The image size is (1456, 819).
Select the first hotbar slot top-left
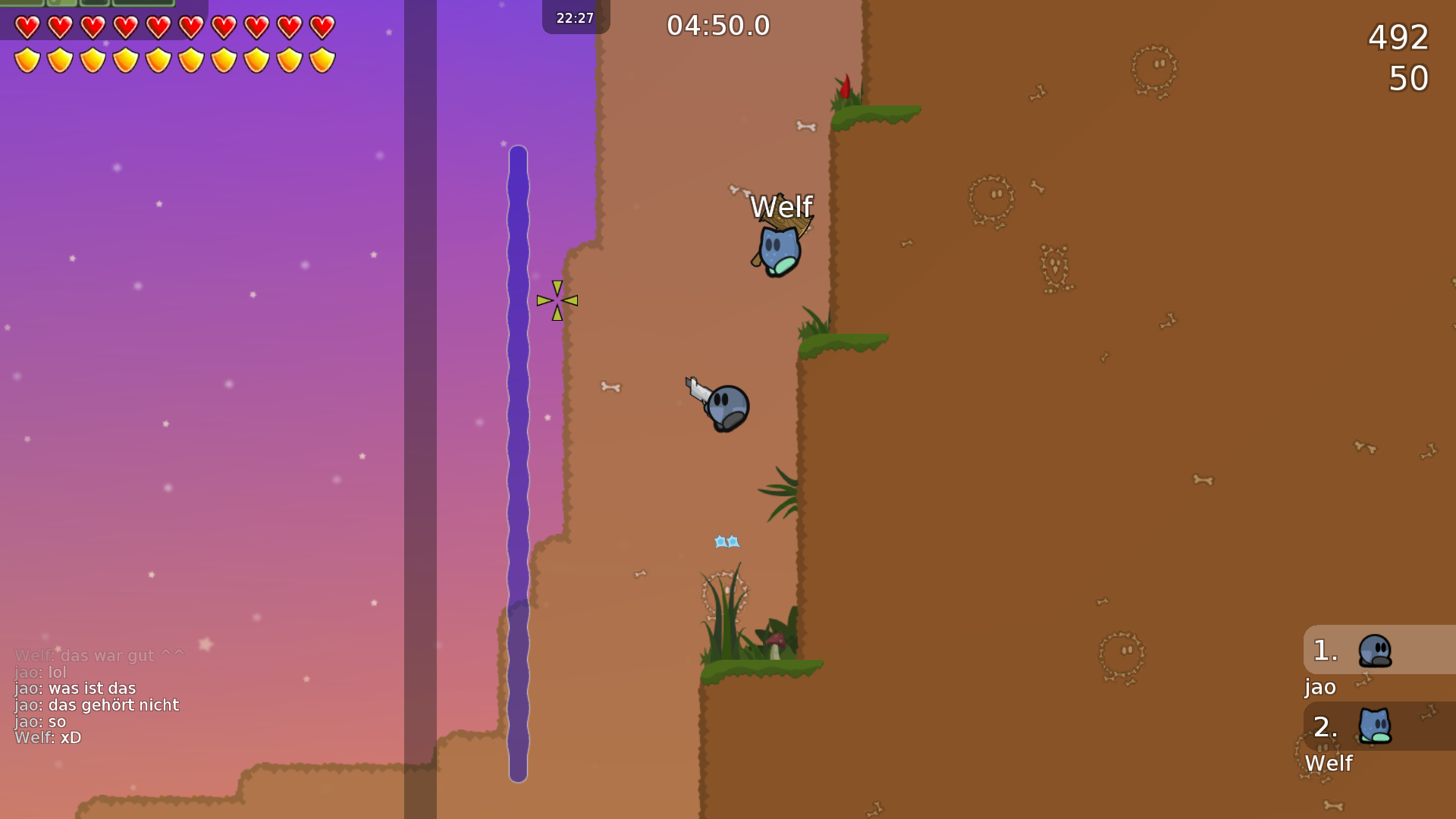click(x=21, y=5)
